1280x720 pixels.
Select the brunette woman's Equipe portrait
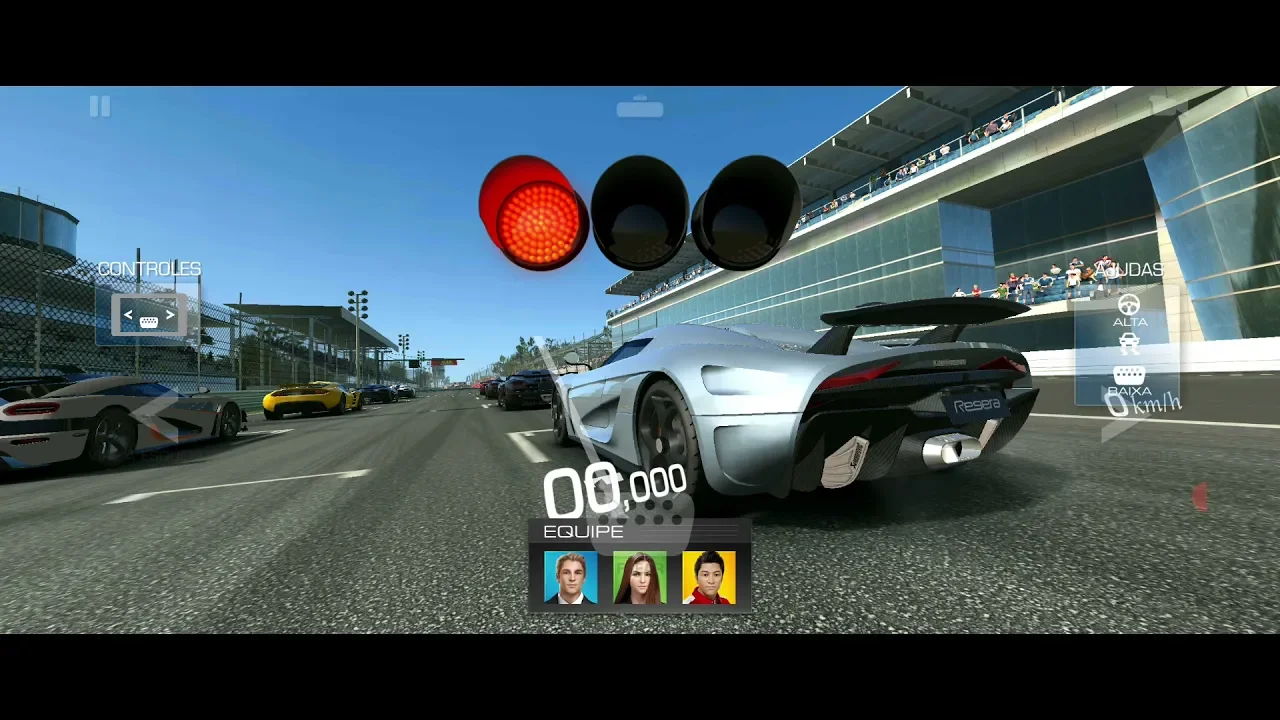640,578
